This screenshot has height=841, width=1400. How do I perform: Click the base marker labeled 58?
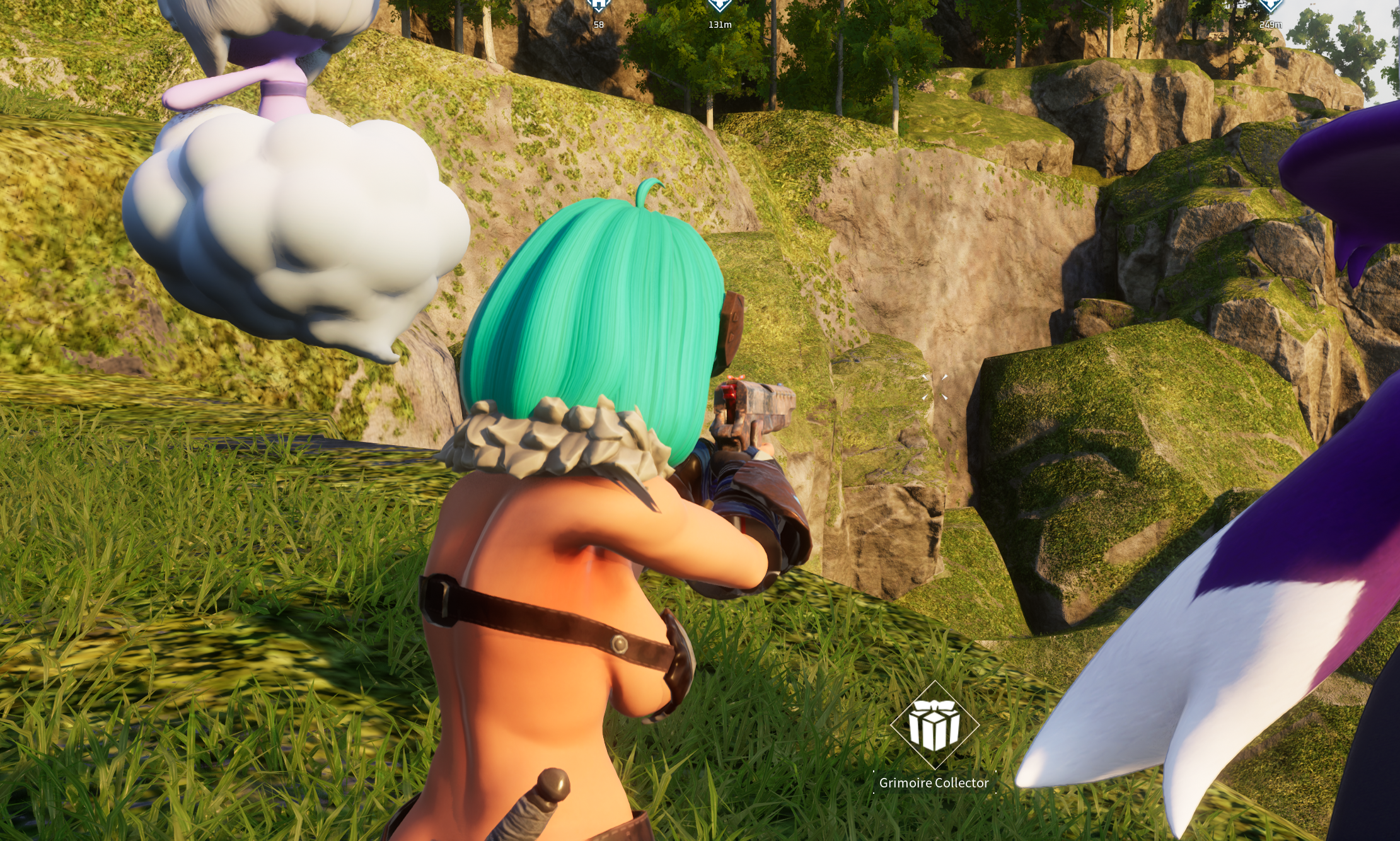[598, 6]
